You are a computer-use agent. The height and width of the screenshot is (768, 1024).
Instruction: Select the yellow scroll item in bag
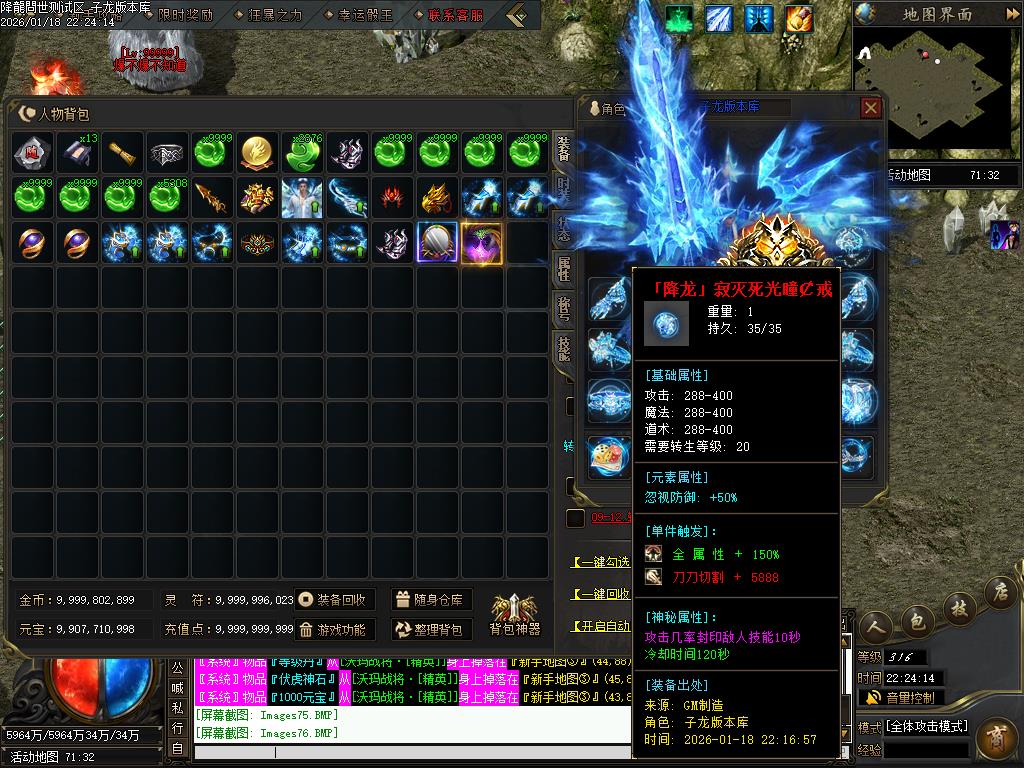click(123, 152)
